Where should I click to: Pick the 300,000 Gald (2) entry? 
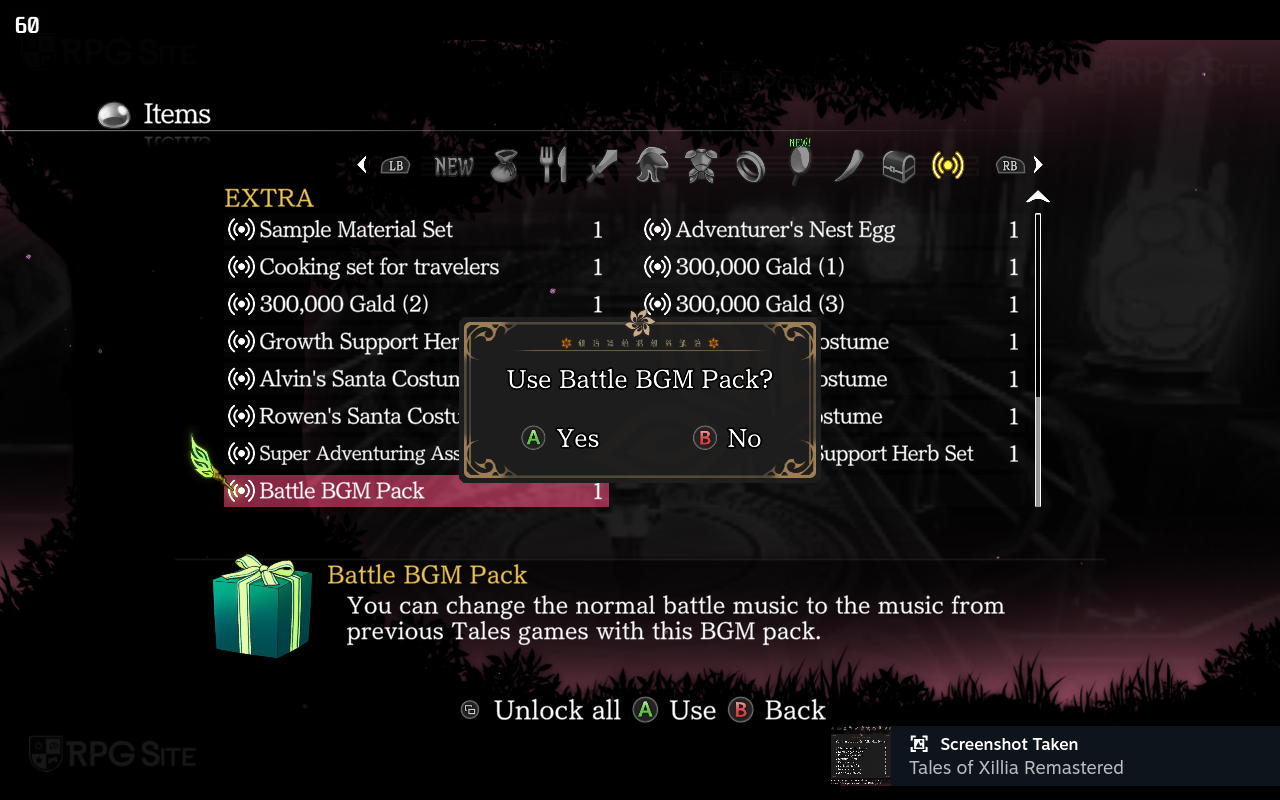pos(343,304)
